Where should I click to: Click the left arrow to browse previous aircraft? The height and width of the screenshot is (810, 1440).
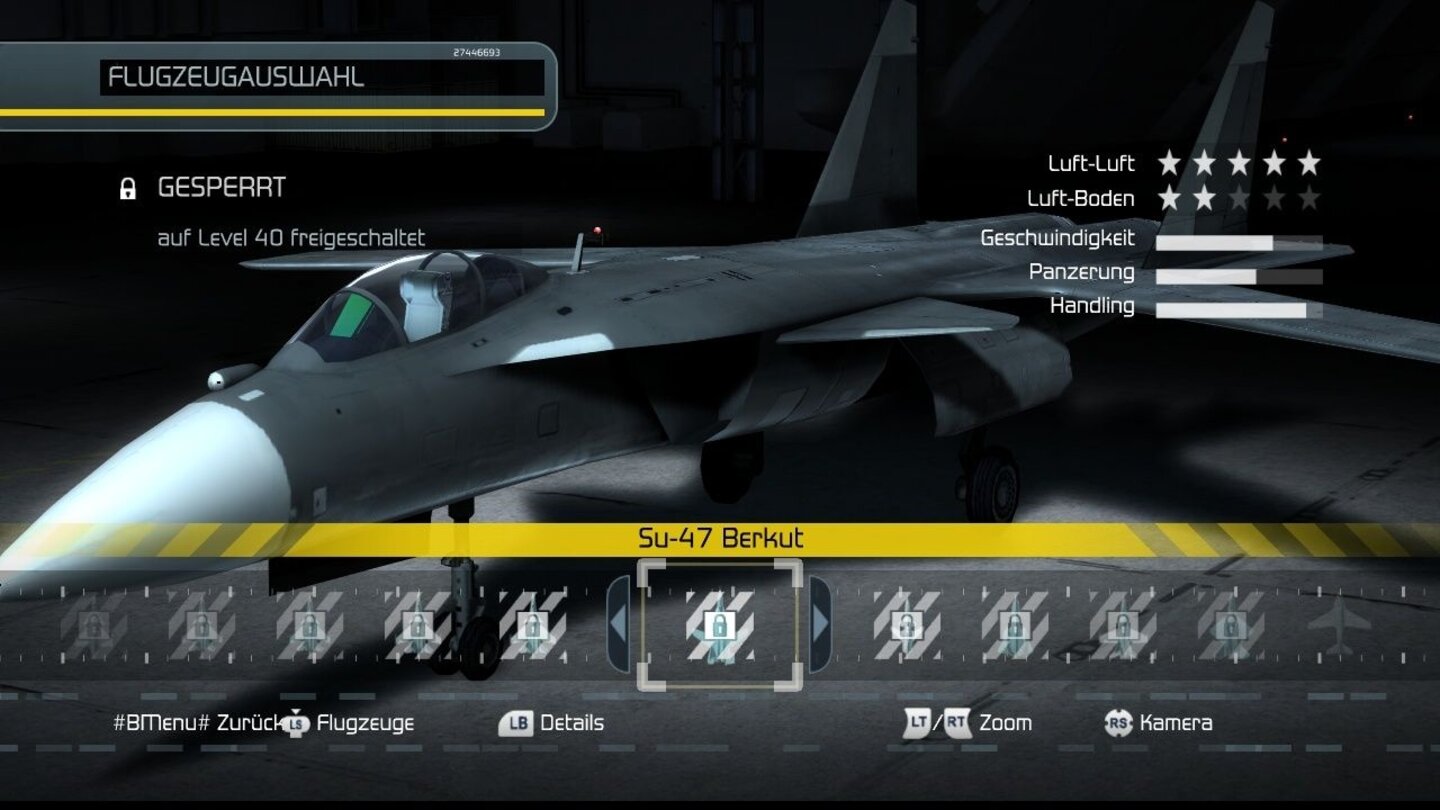click(x=617, y=622)
